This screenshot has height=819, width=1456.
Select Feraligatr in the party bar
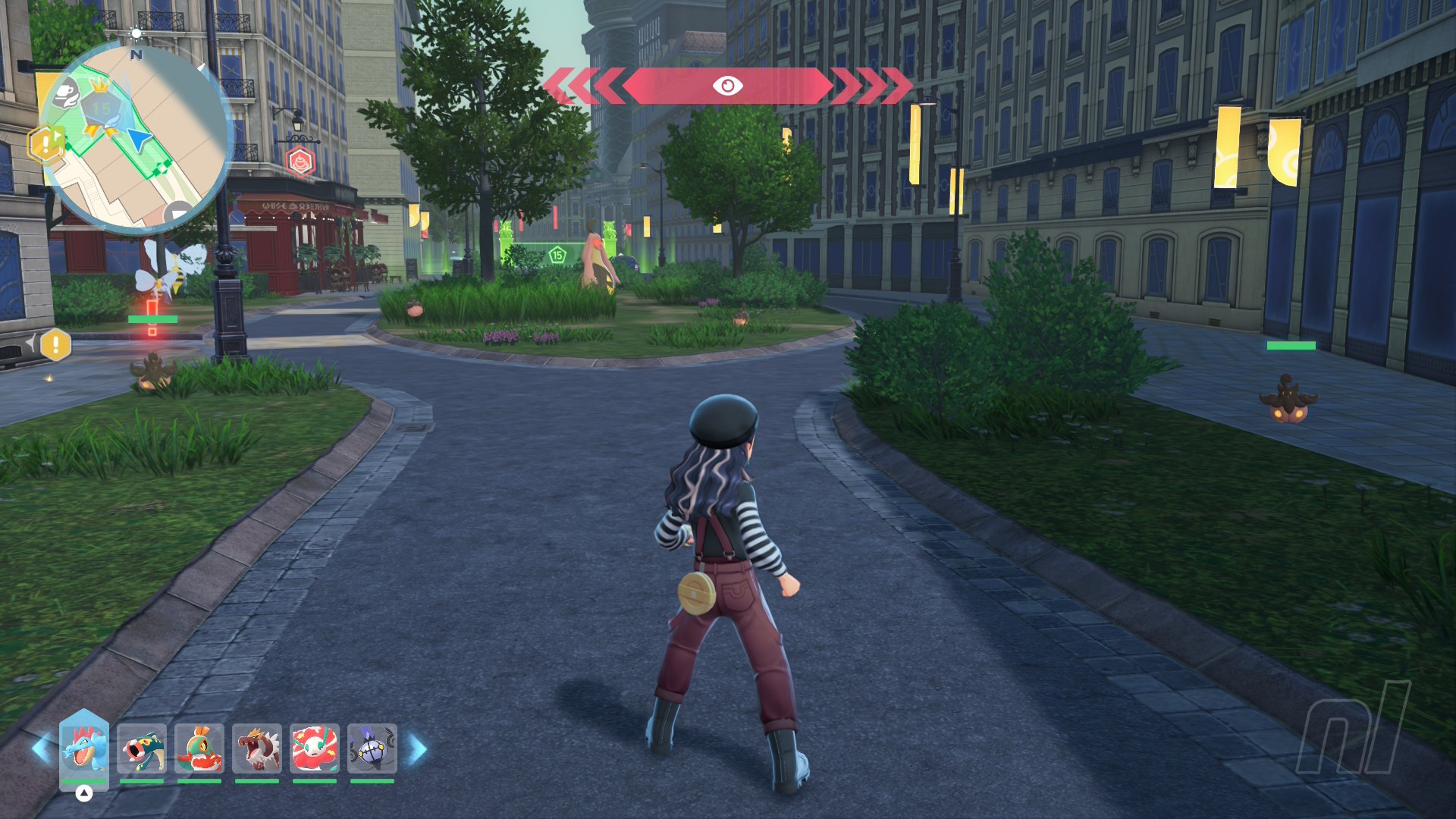[x=83, y=748]
